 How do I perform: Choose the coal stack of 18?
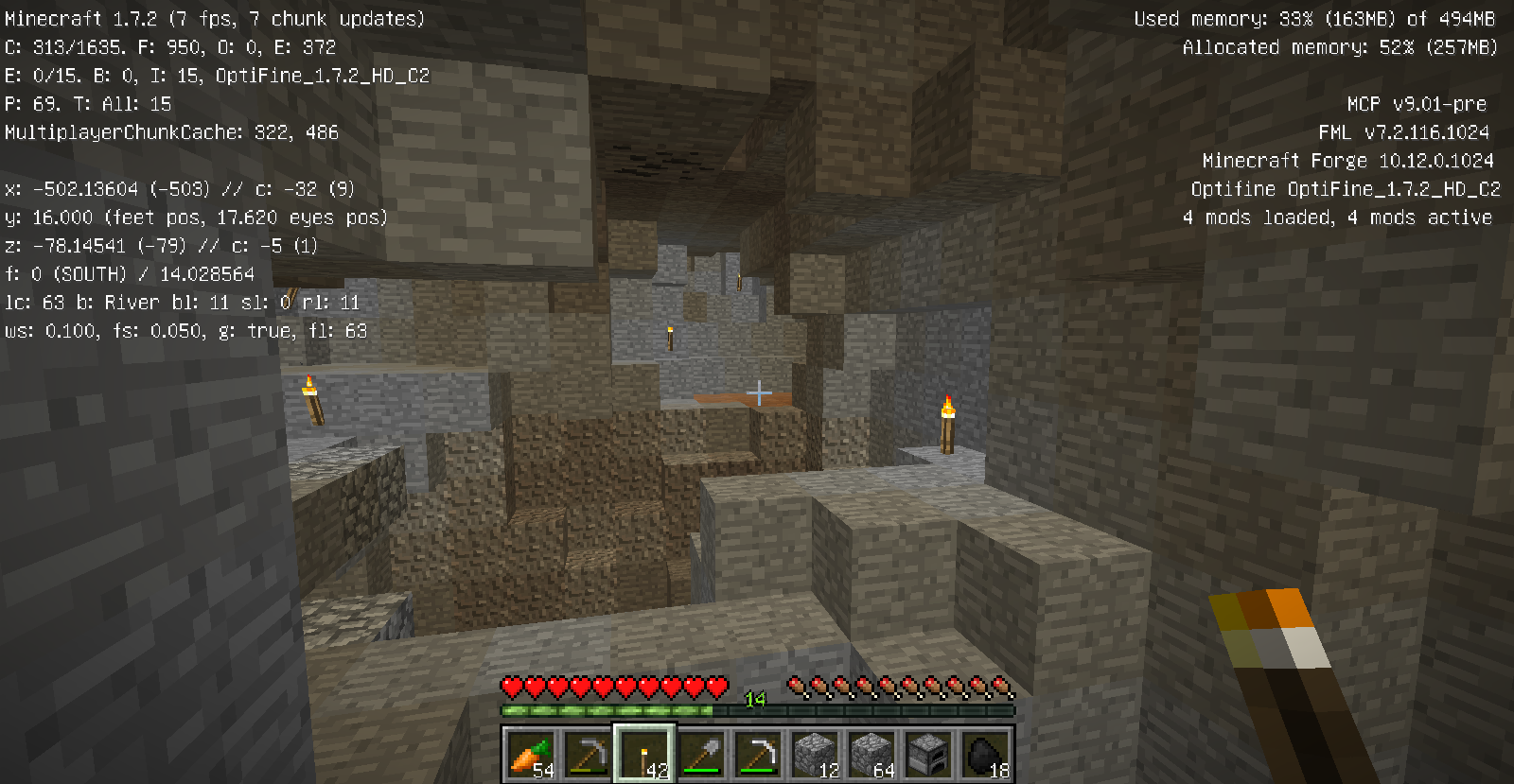click(x=985, y=754)
